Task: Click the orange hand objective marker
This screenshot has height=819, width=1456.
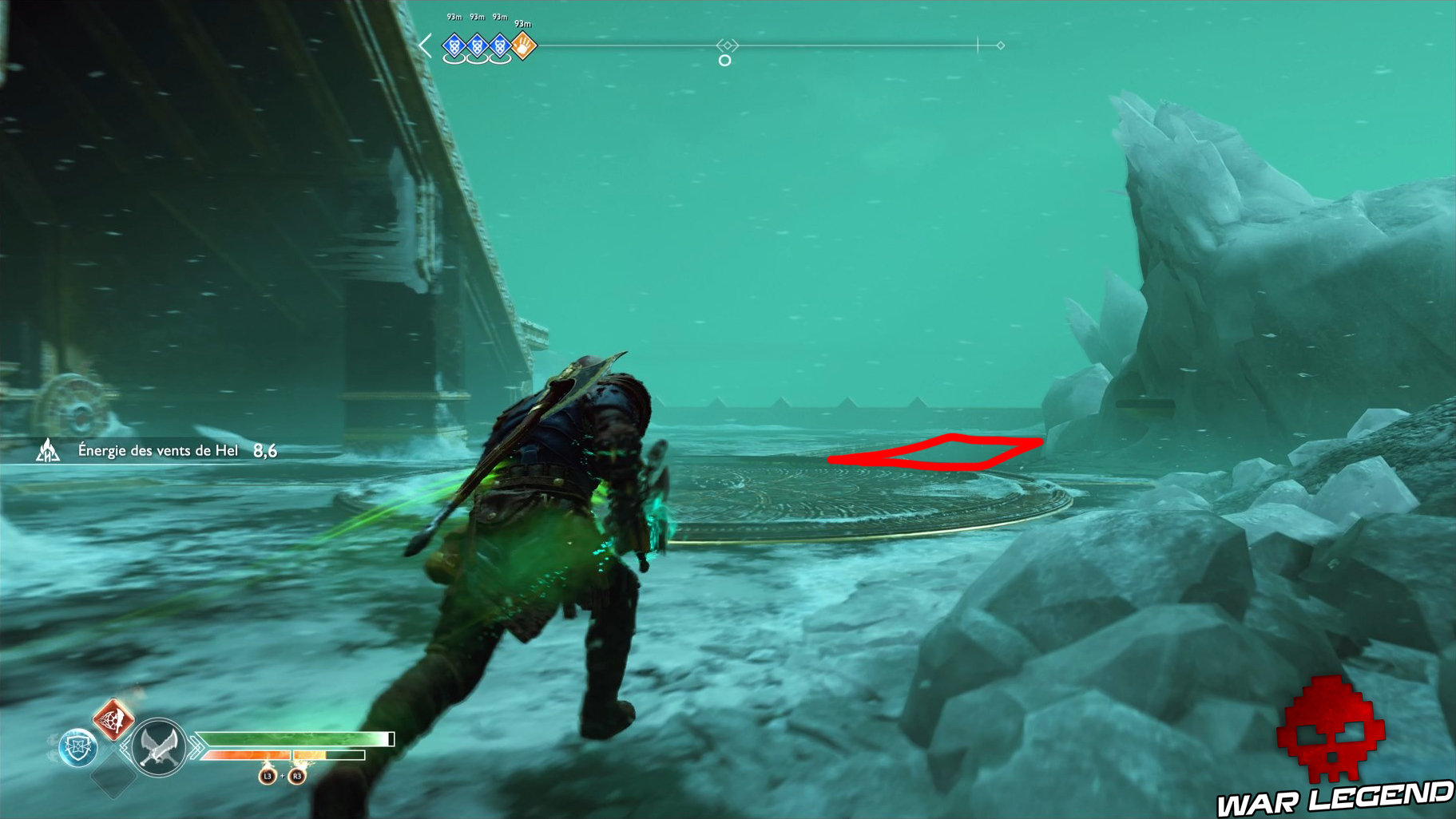Action: click(x=524, y=46)
